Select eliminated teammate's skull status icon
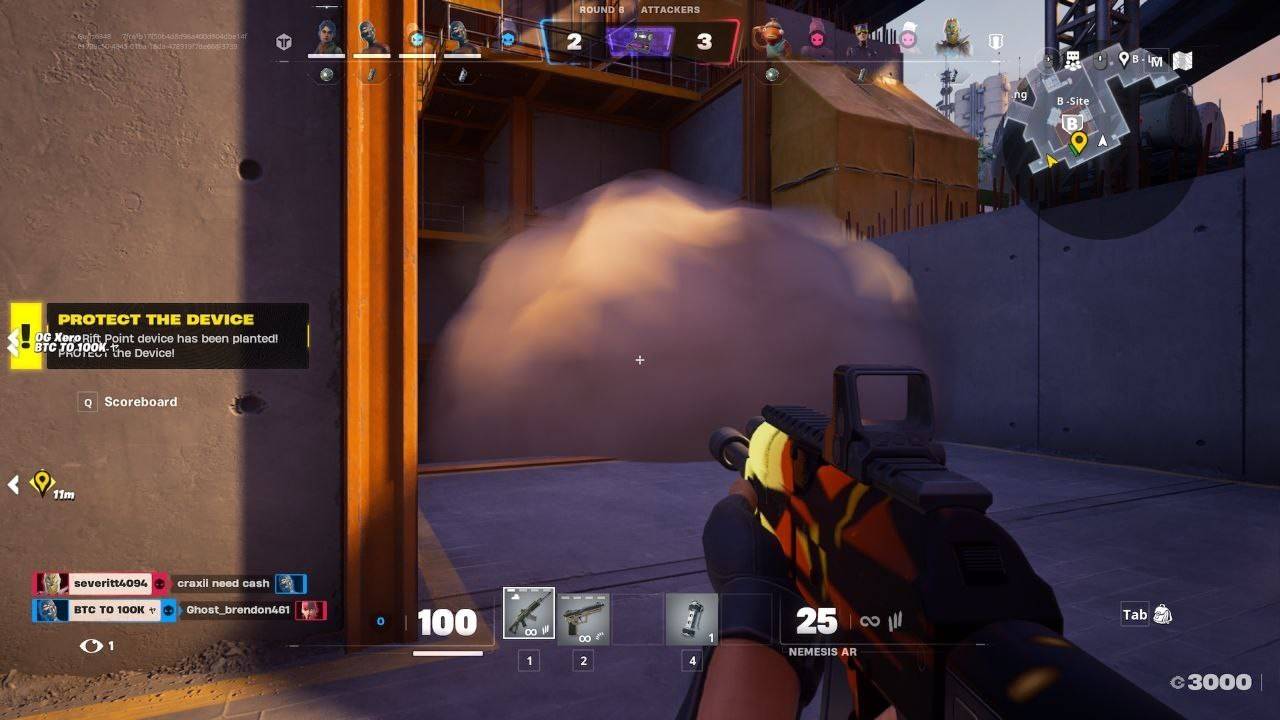This screenshot has height=720, width=1280. click(x=417, y=40)
